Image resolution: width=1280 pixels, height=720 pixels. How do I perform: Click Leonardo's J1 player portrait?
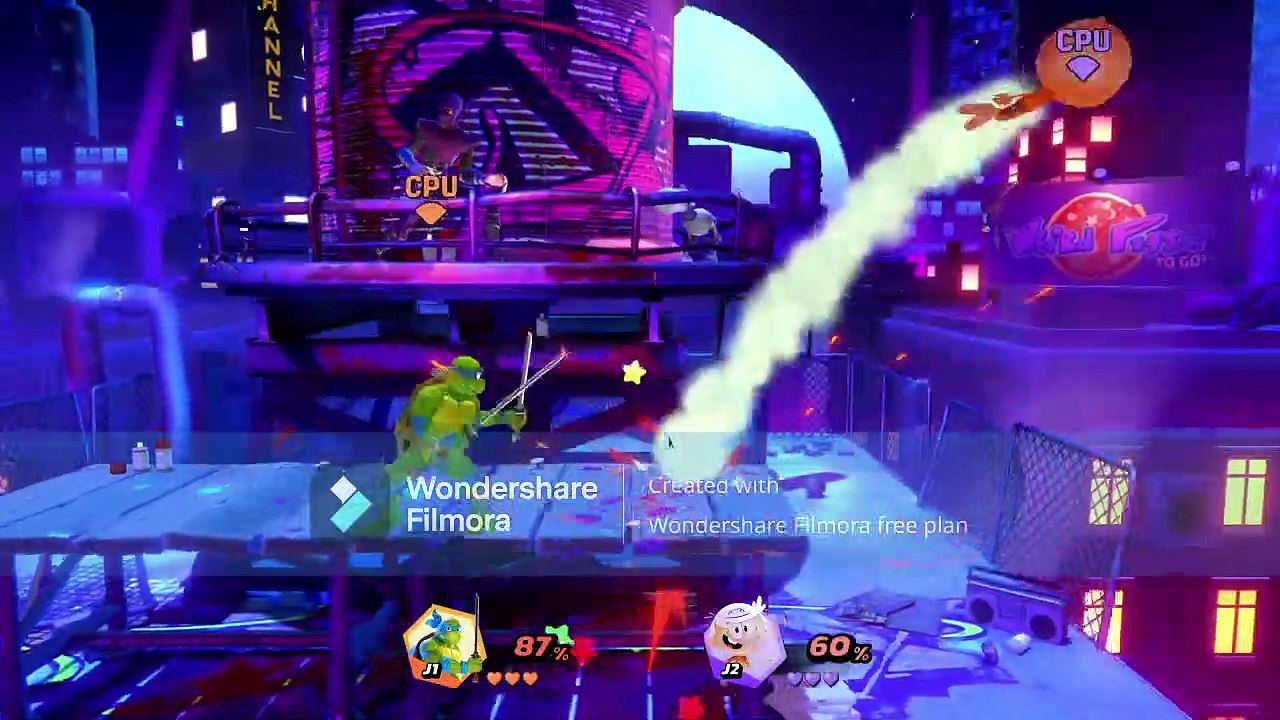tap(446, 643)
